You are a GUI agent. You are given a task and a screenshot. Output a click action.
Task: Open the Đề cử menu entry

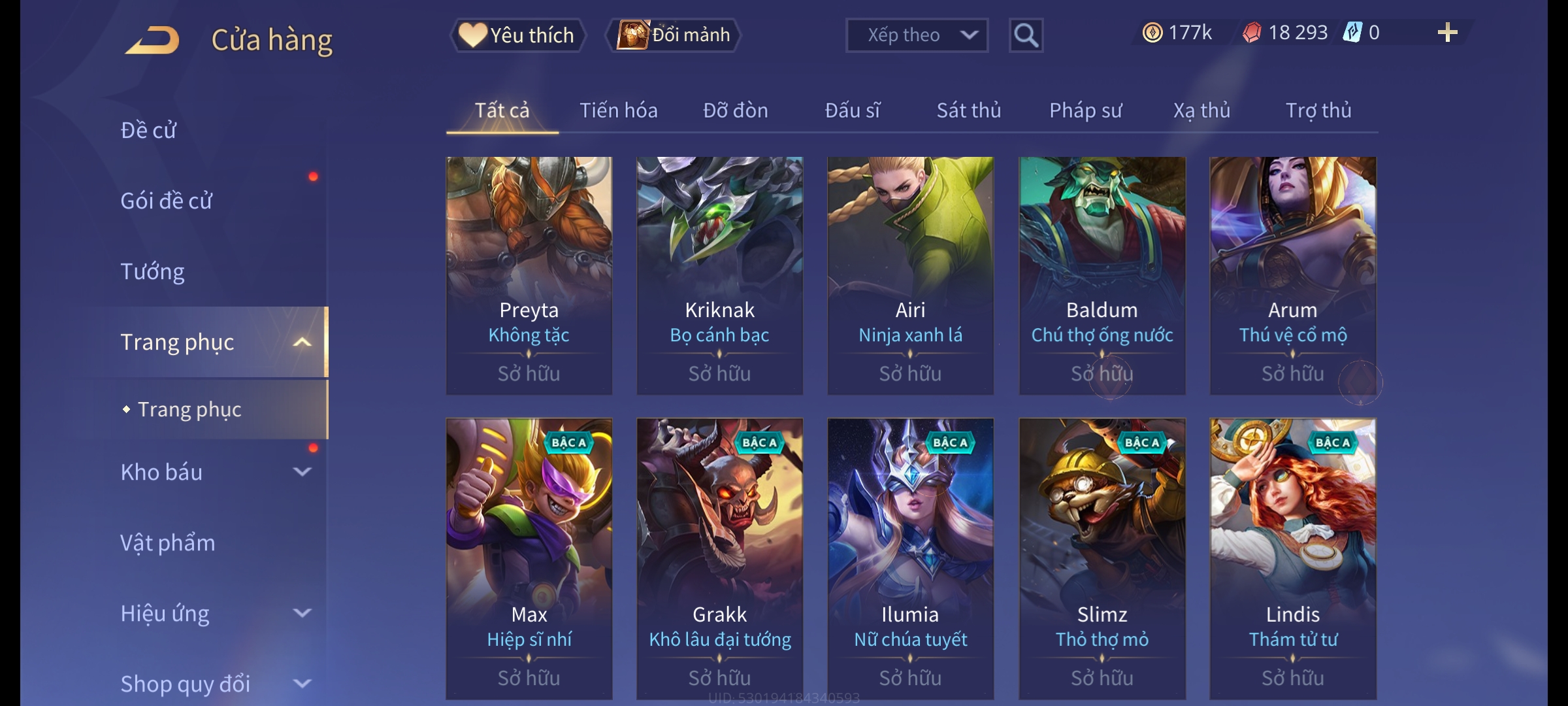[149, 130]
